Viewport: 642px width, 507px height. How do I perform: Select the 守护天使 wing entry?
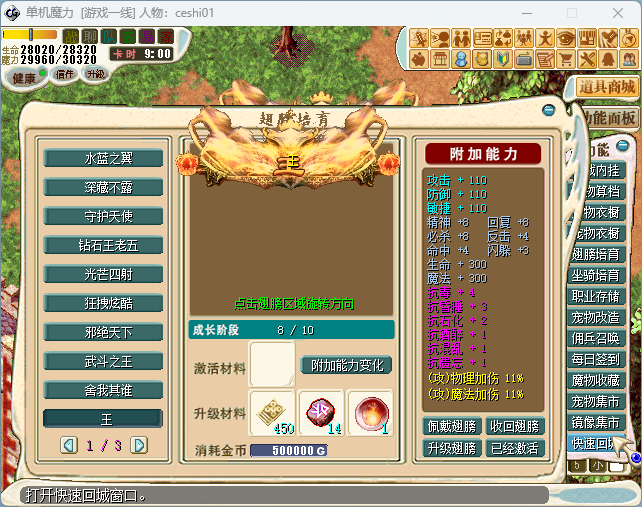point(102,216)
